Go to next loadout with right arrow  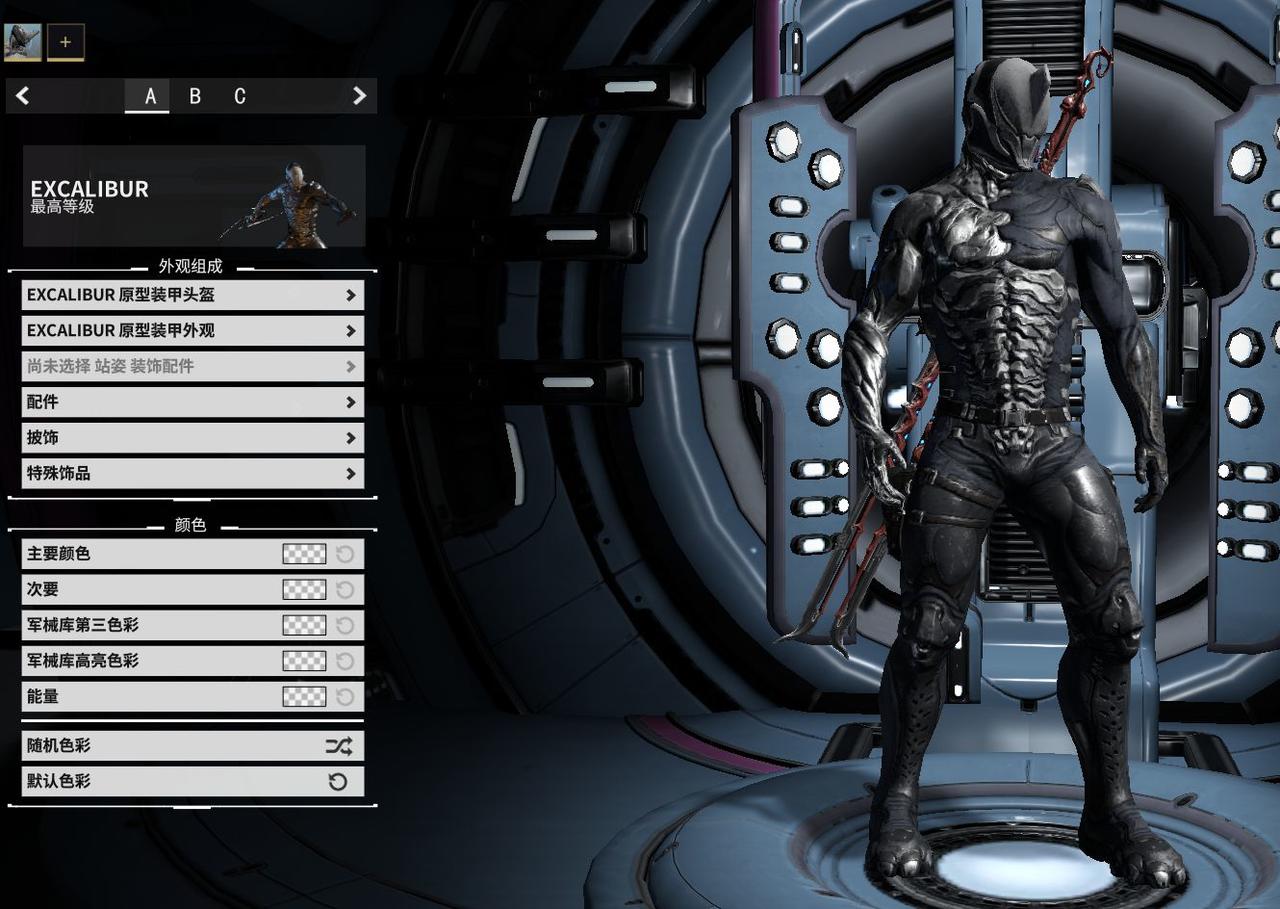pyautogui.click(x=359, y=96)
